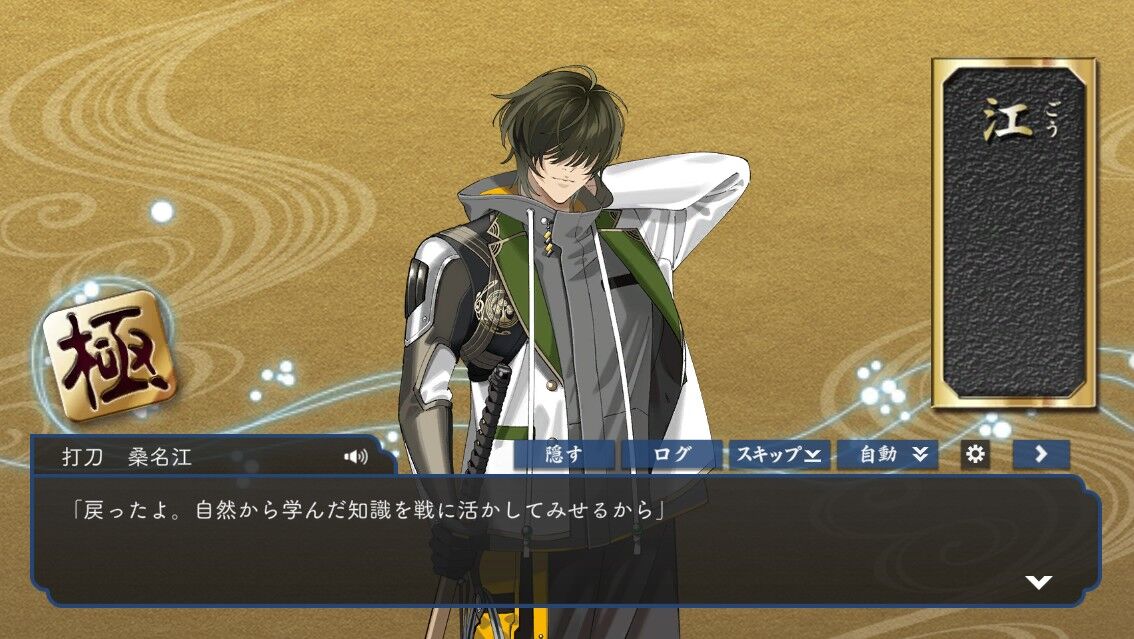This screenshot has height=639, width=1134.
Task: Open the gear settings menu
Action: point(975,455)
